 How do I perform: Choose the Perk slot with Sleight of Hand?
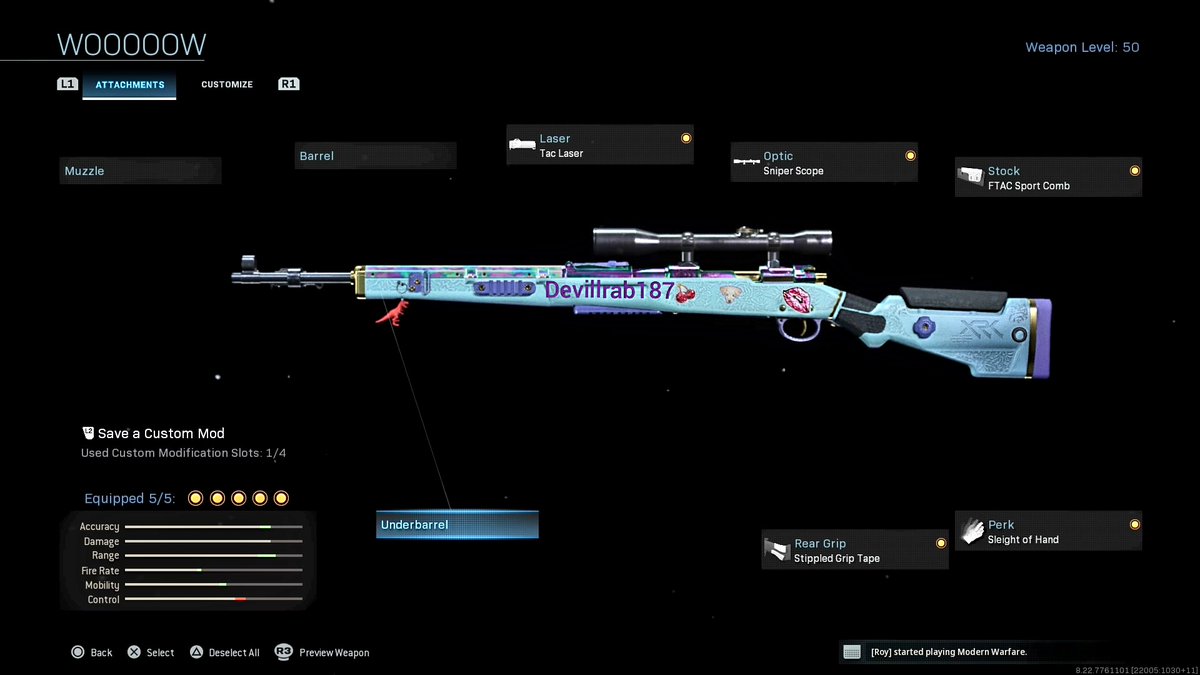point(1048,531)
